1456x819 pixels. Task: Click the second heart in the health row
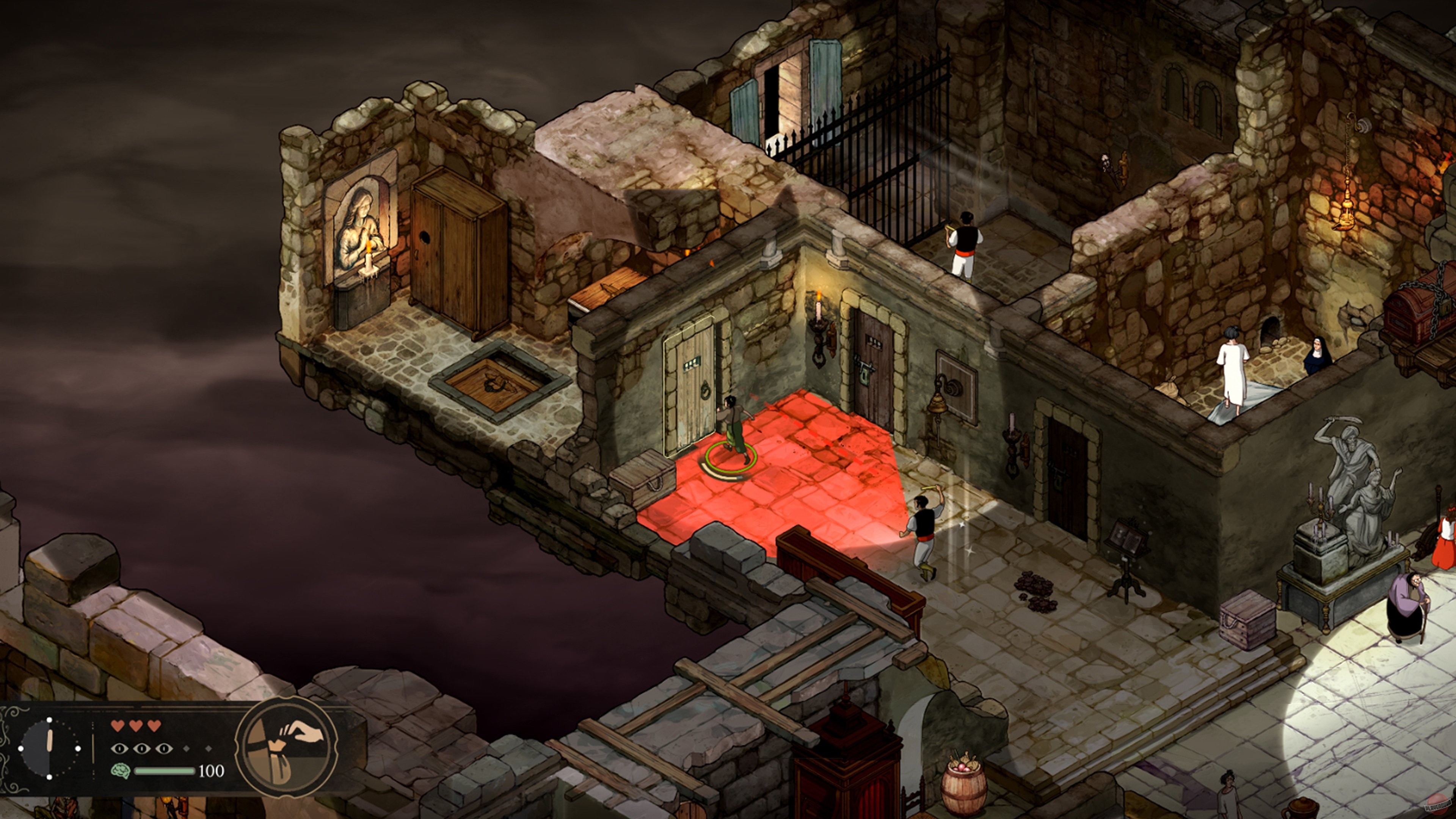point(136,726)
